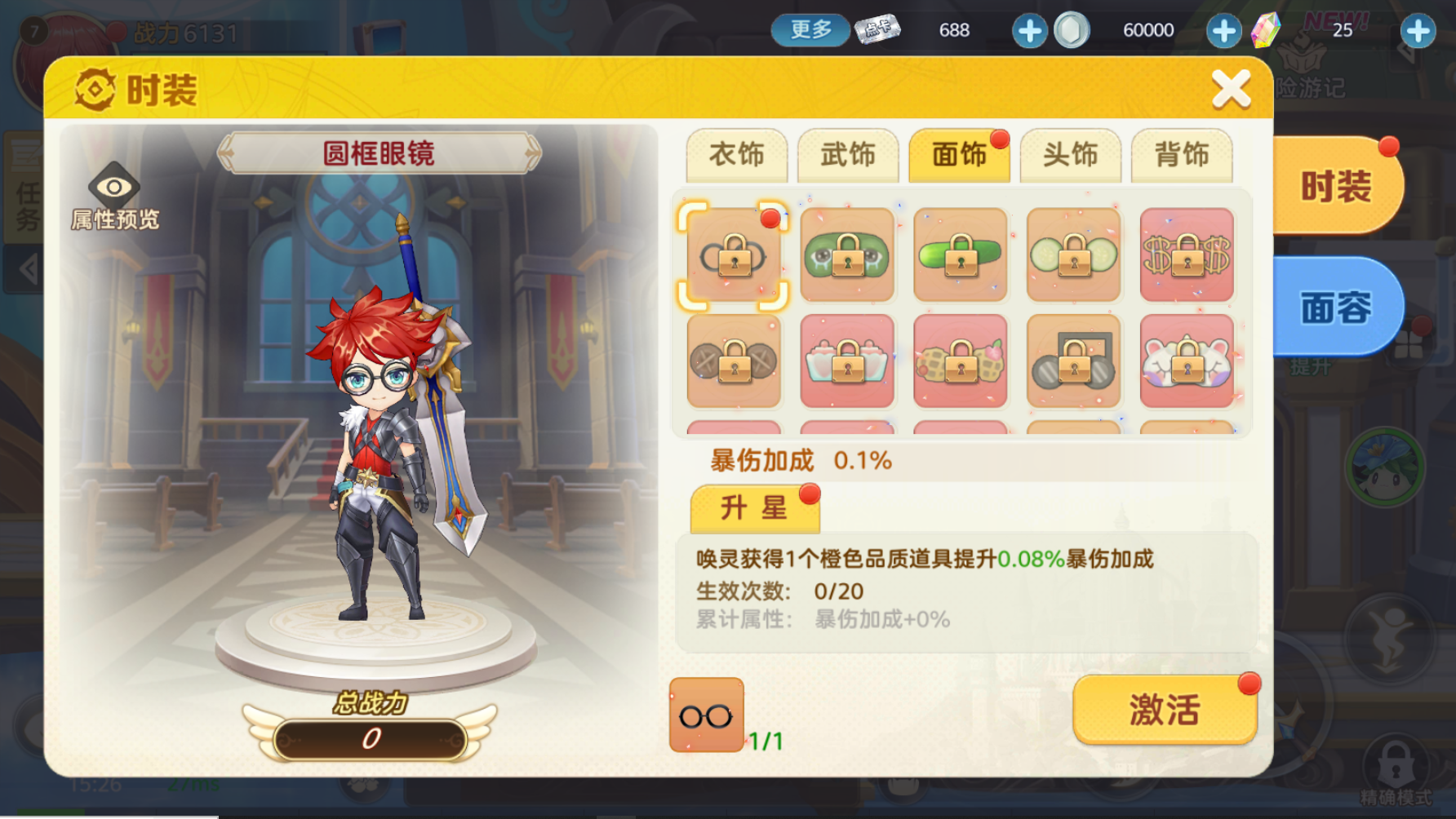Select the cucumber face accessory
1456x819 pixels.
tap(960, 255)
